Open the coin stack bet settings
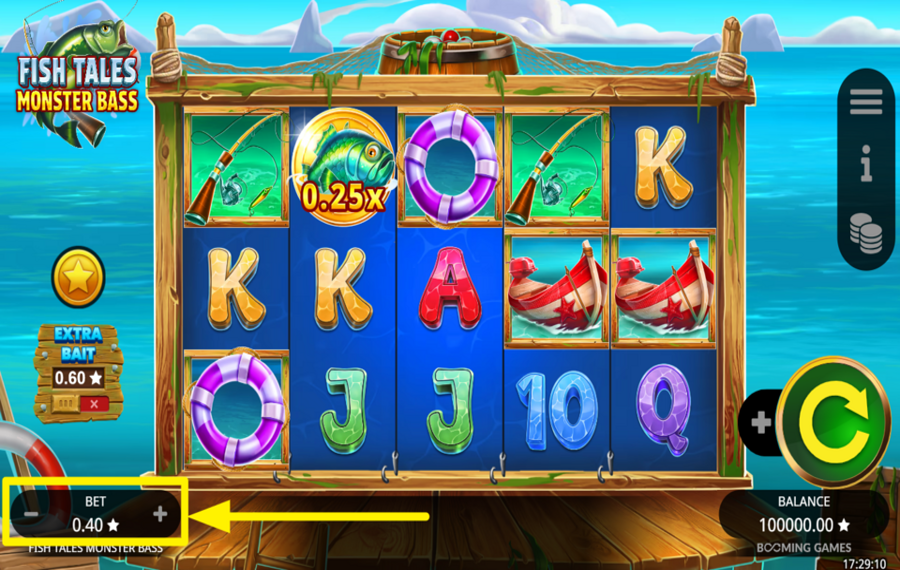Viewport: 900px width, 570px height. point(866,232)
